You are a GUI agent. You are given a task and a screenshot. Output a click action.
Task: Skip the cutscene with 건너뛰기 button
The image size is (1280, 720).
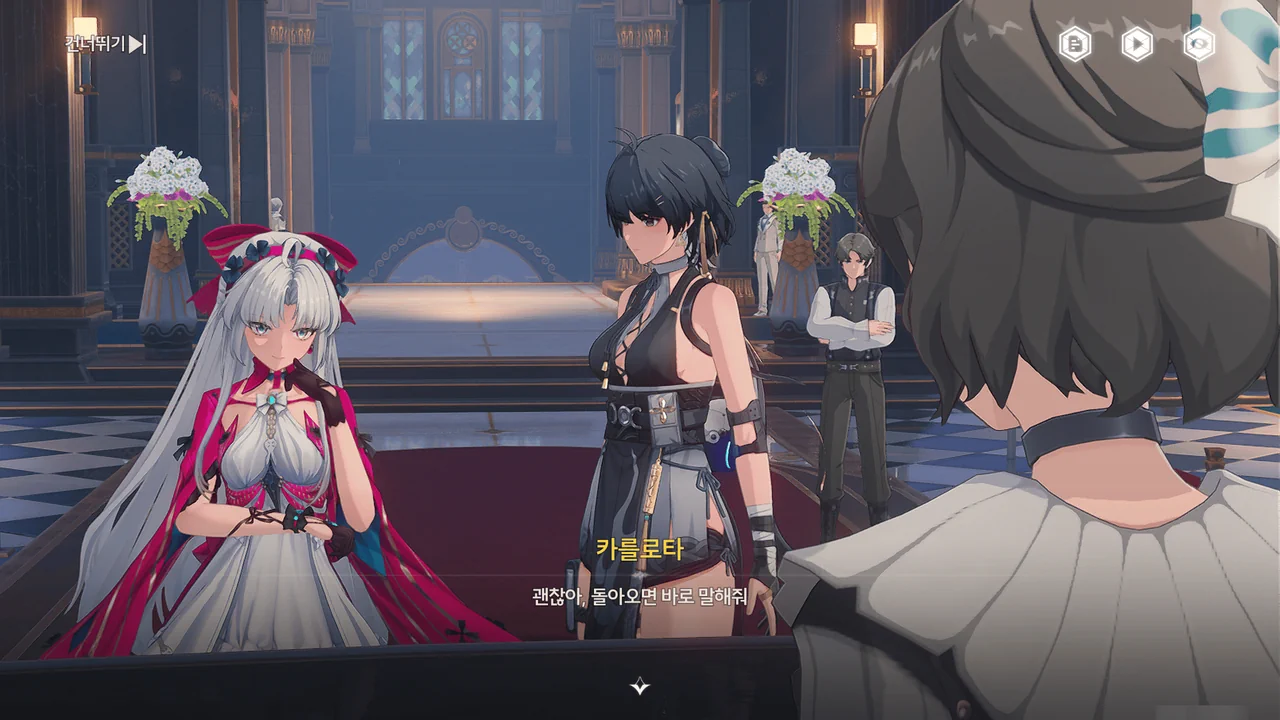coord(106,44)
